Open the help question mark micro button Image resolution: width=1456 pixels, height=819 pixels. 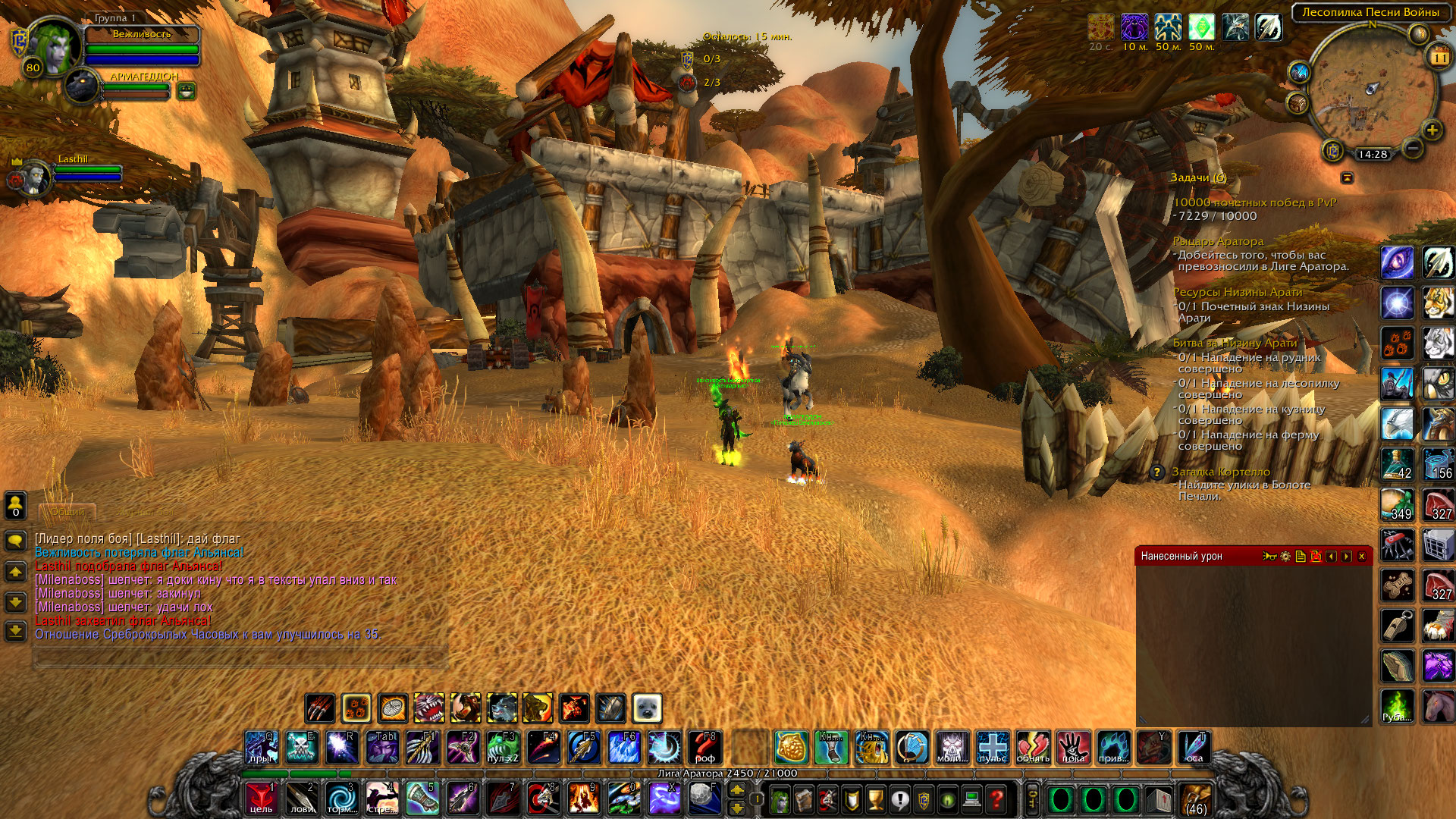[997, 799]
